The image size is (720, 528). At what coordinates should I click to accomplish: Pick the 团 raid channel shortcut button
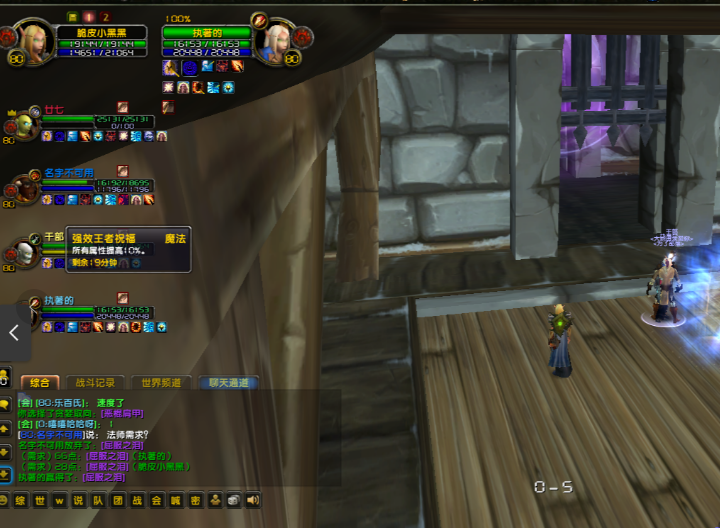tap(118, 500)
